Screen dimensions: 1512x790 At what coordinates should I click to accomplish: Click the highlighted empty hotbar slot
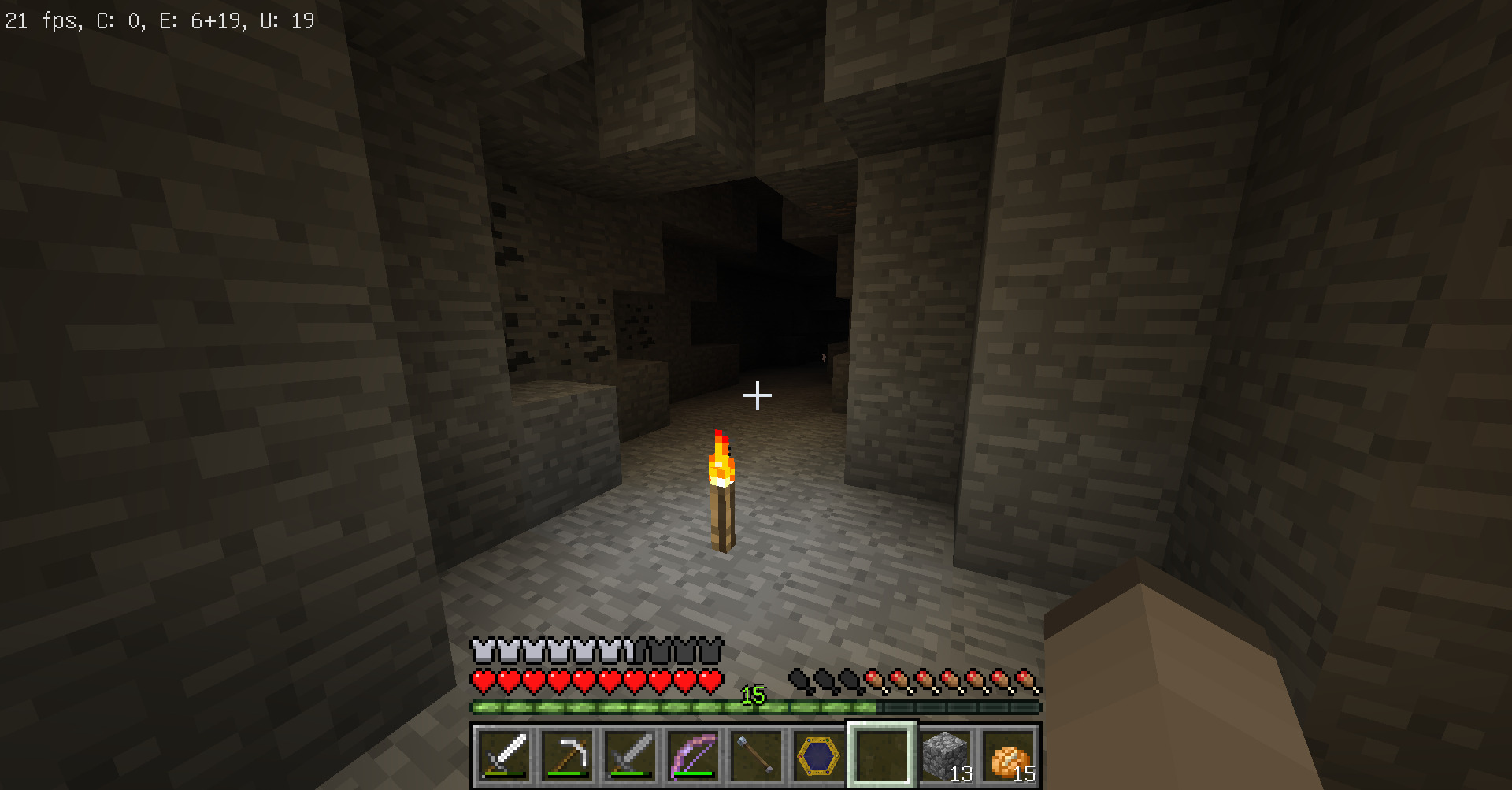[x=882, y=755]
